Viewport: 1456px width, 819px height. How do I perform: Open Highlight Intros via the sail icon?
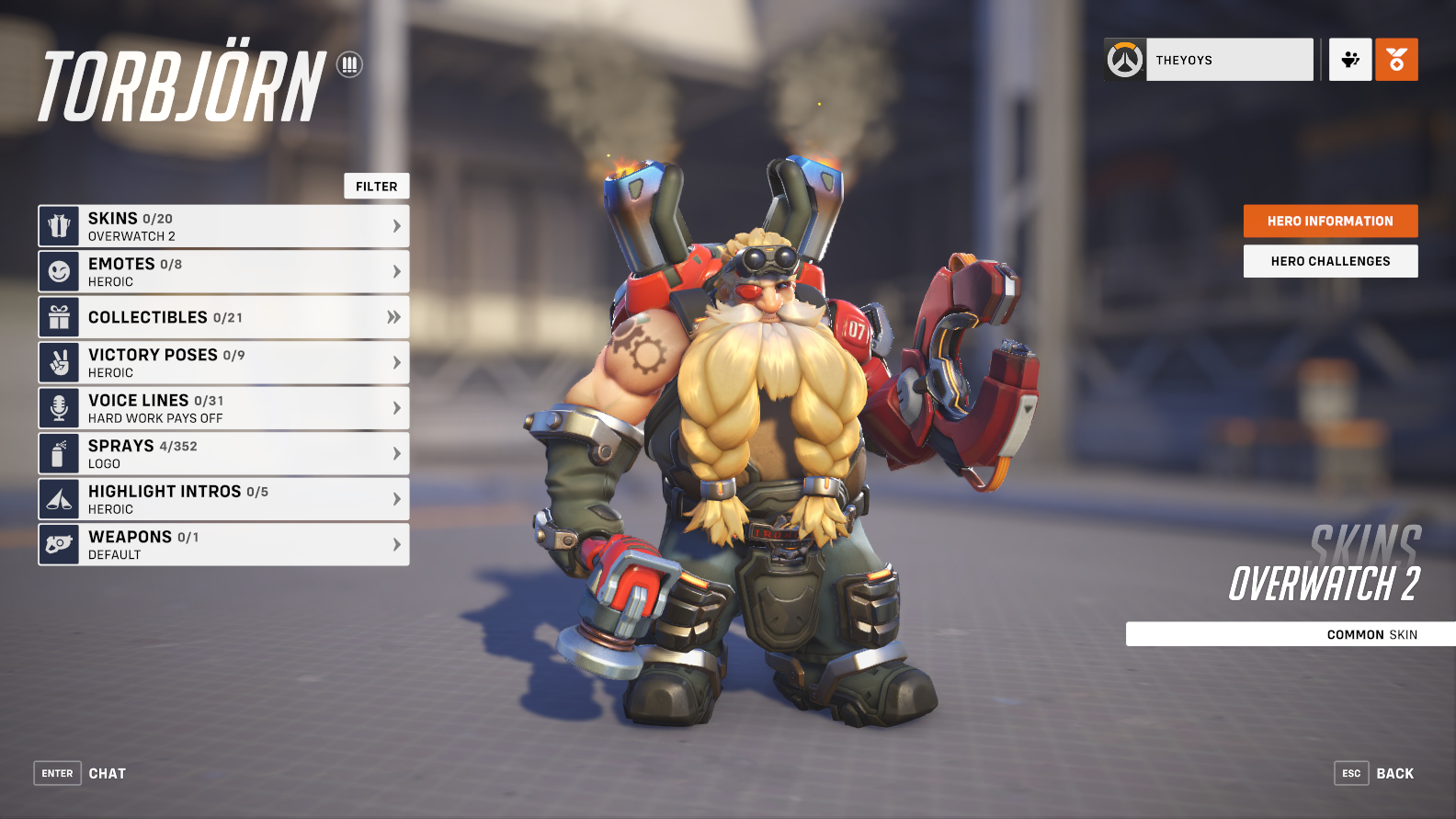click(x=60, y=498)
